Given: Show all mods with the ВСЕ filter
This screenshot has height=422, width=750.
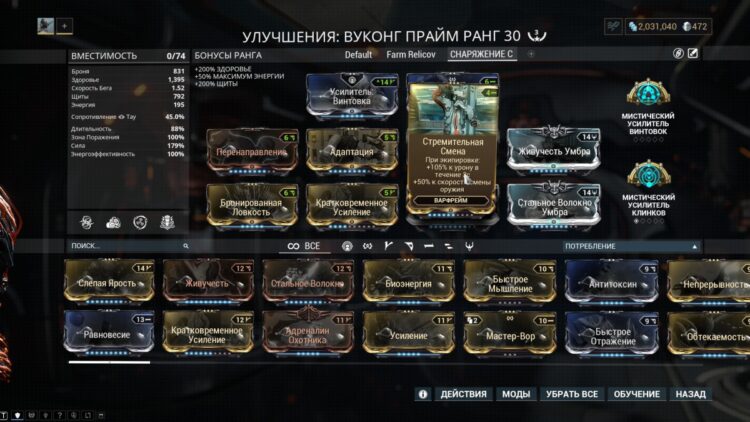Looking at the screenshot, I should [x=305, y=245].
